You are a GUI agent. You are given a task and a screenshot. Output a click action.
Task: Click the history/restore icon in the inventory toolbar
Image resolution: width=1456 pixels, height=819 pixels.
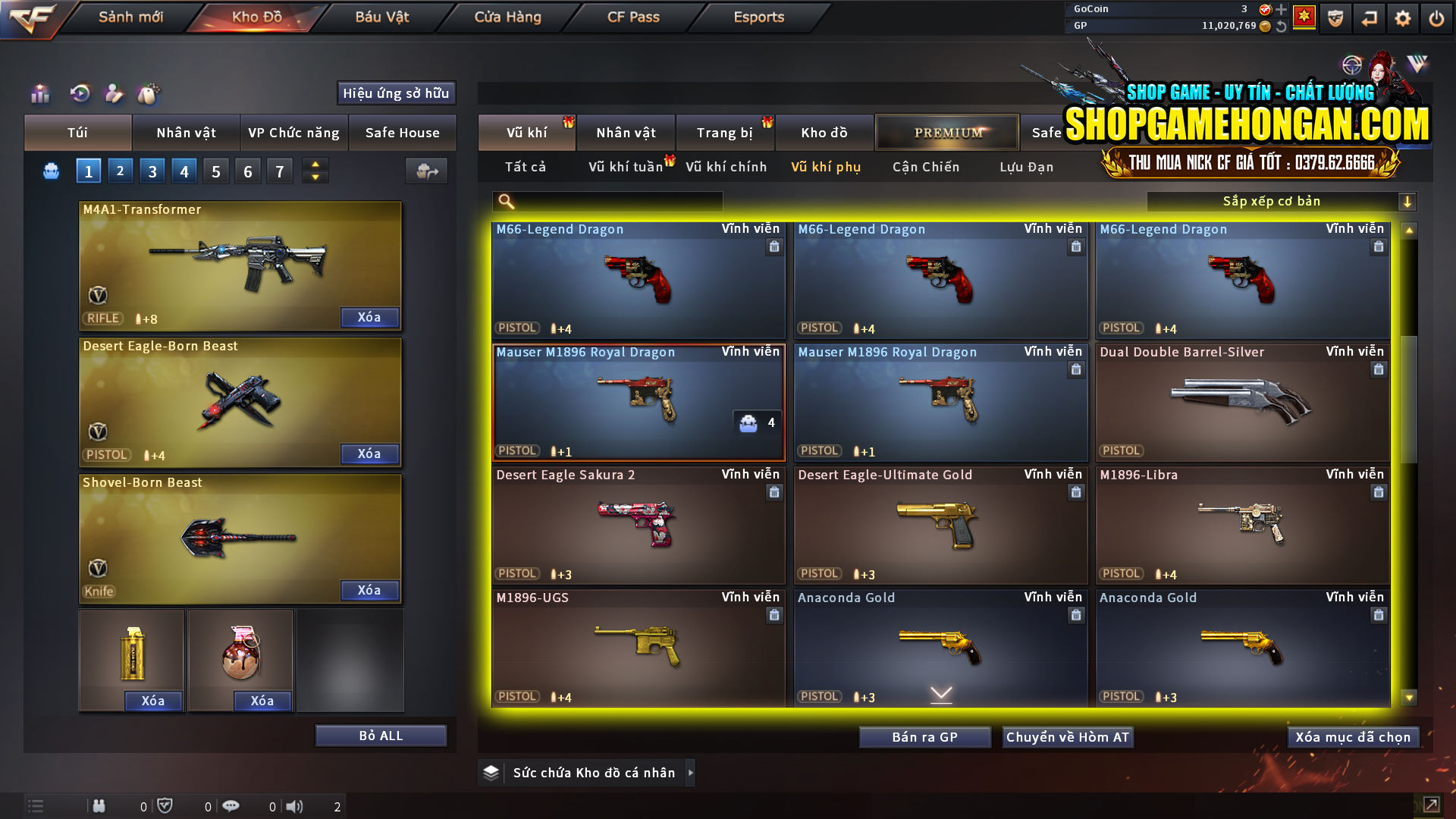(79, 93)
